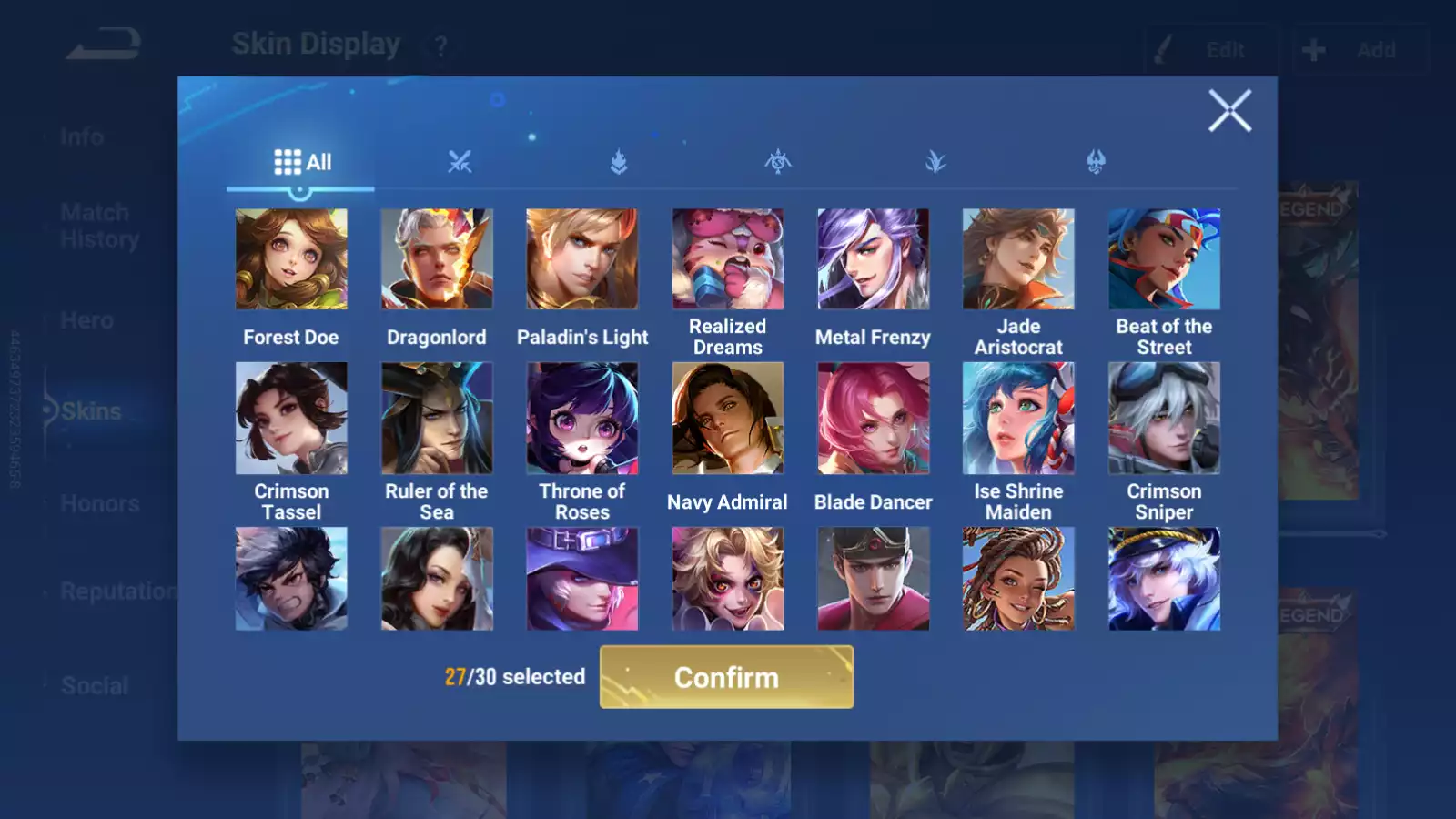Close the skin selection popup
The width and height of the screenshot is (1456, 819).
1229,111
